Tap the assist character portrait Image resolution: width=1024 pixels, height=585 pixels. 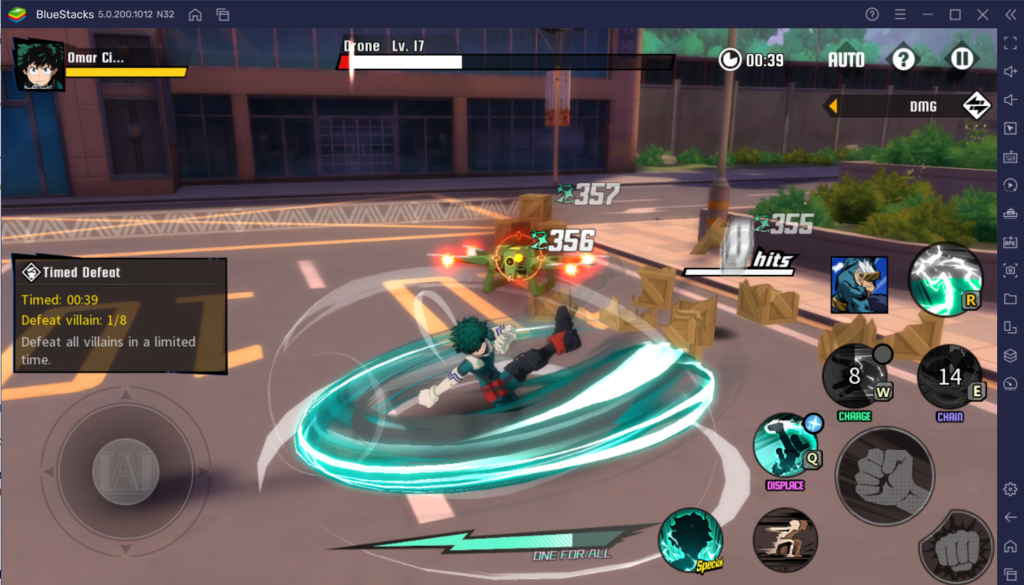pyautogui.click(x=858, y=284)
